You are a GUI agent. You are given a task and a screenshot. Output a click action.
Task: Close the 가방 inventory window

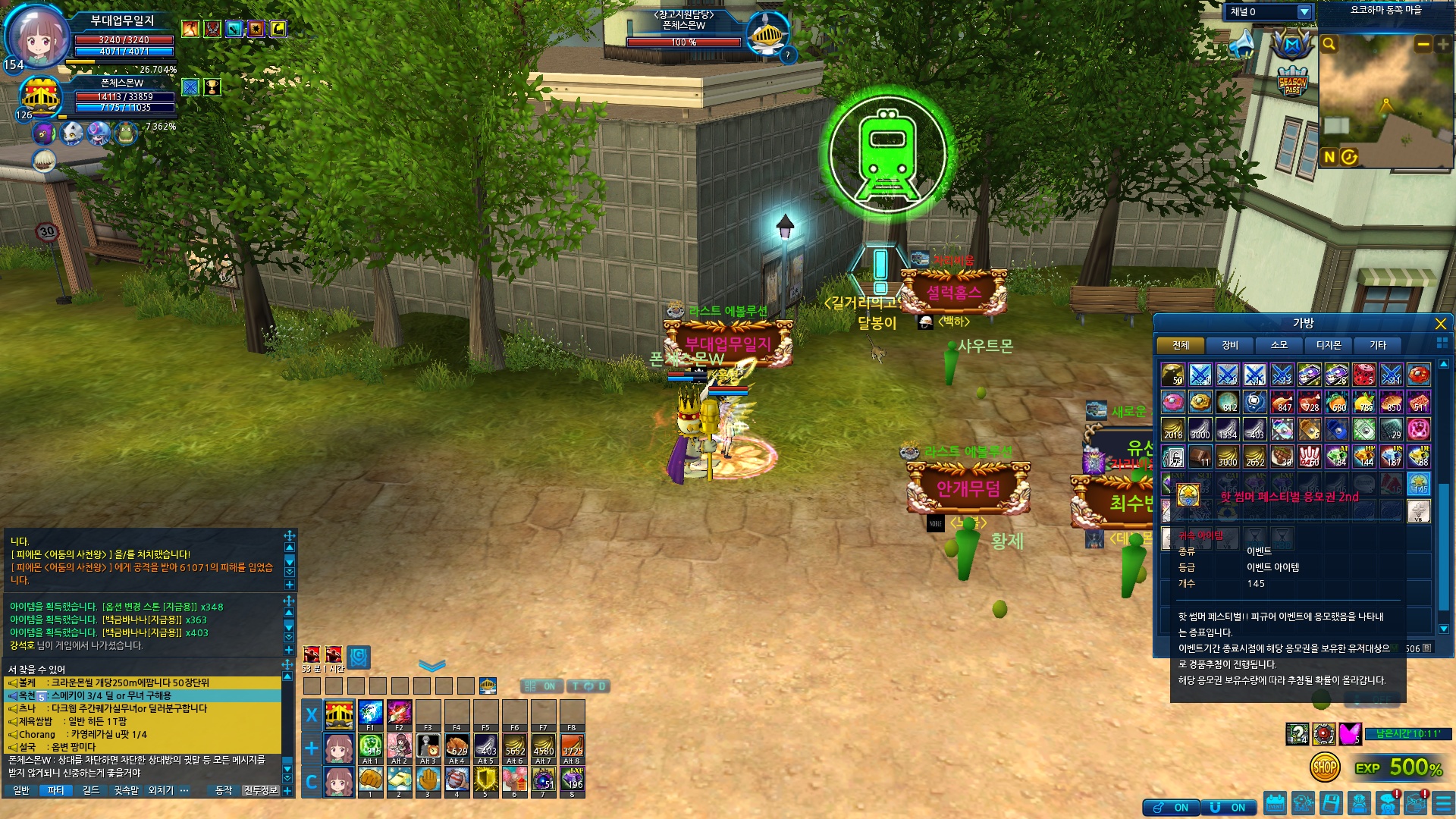coord(1440,324)
